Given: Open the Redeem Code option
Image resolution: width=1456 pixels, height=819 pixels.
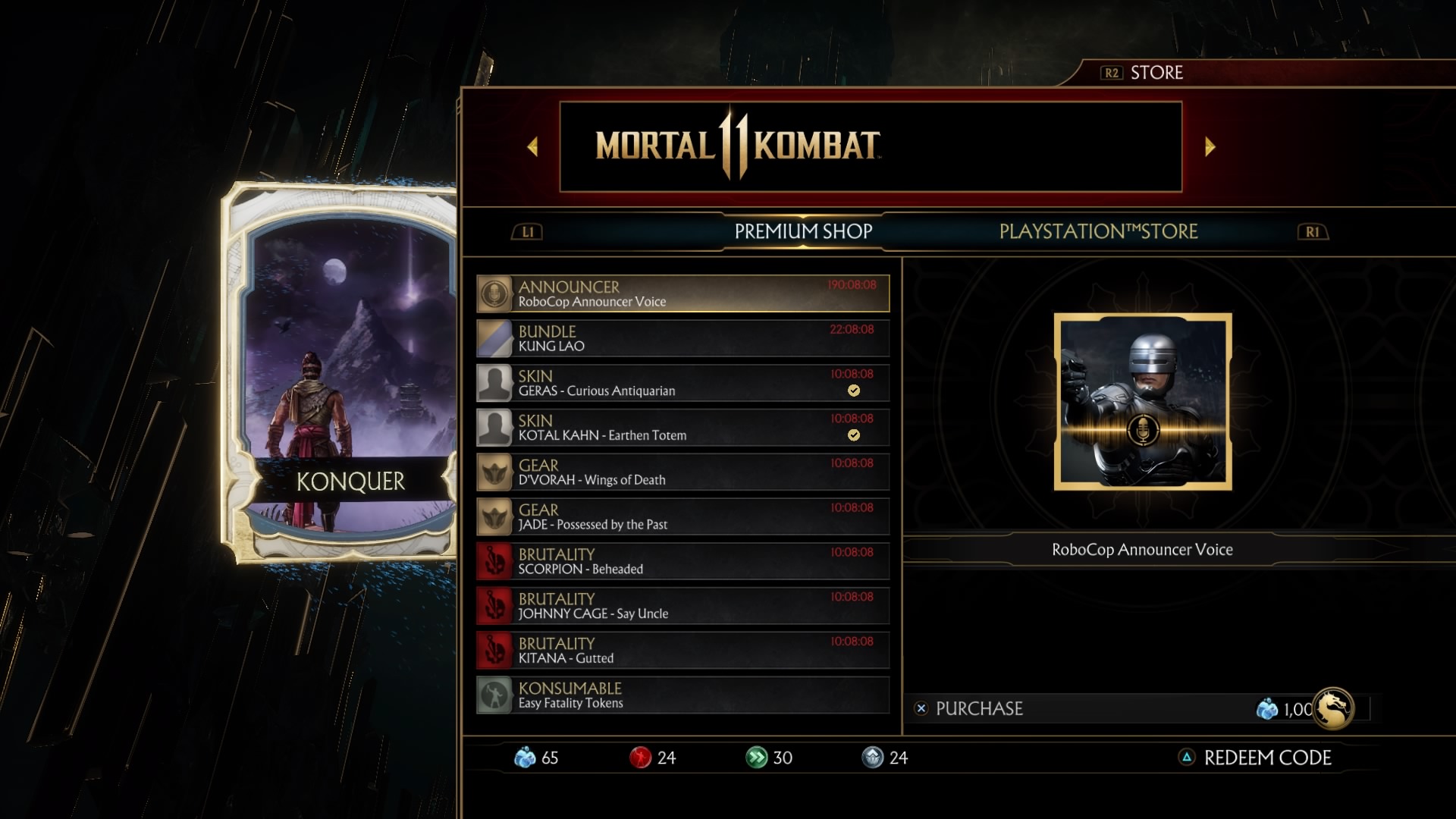Looking at the screenshot, I should coord(1266,758).
